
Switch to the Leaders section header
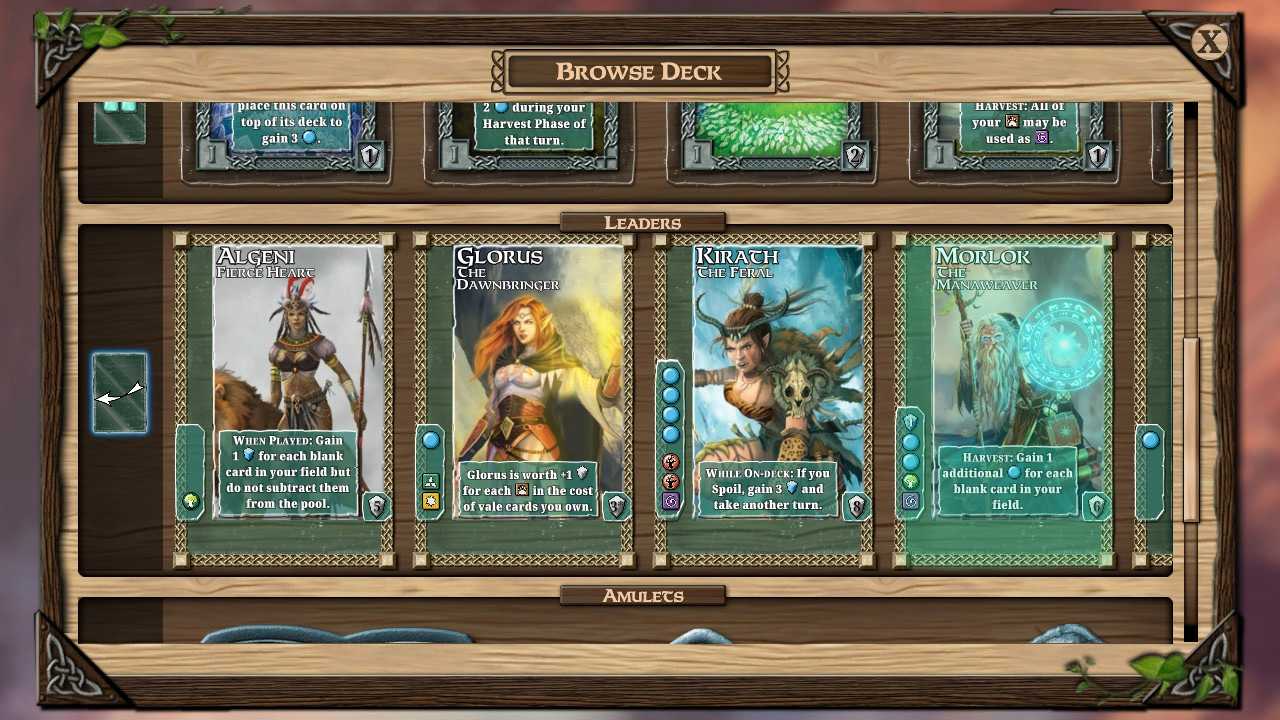click(644, 222)
